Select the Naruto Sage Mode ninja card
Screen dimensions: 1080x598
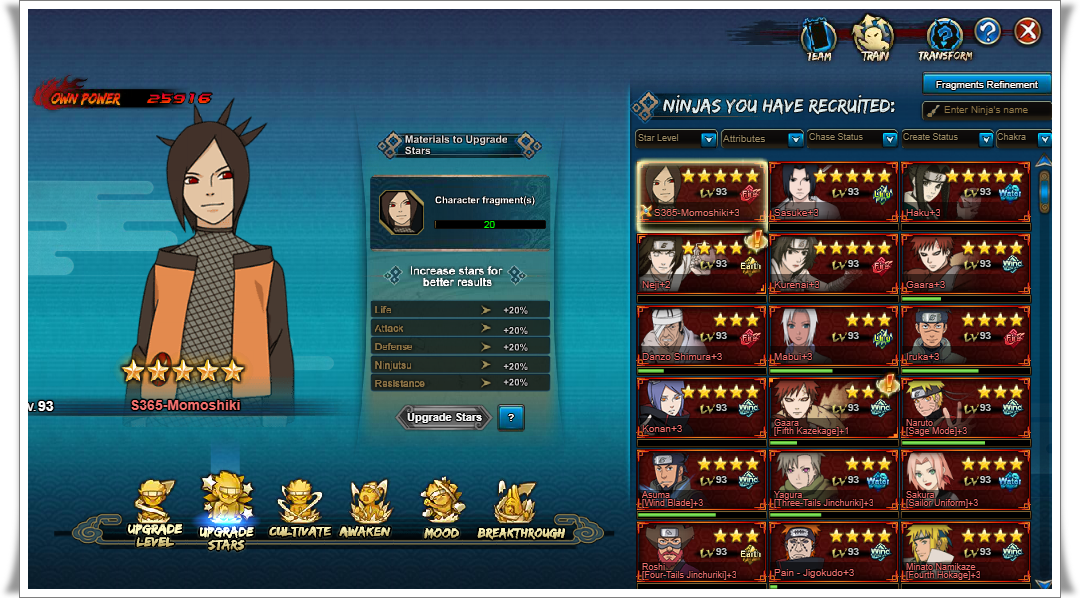965,406
